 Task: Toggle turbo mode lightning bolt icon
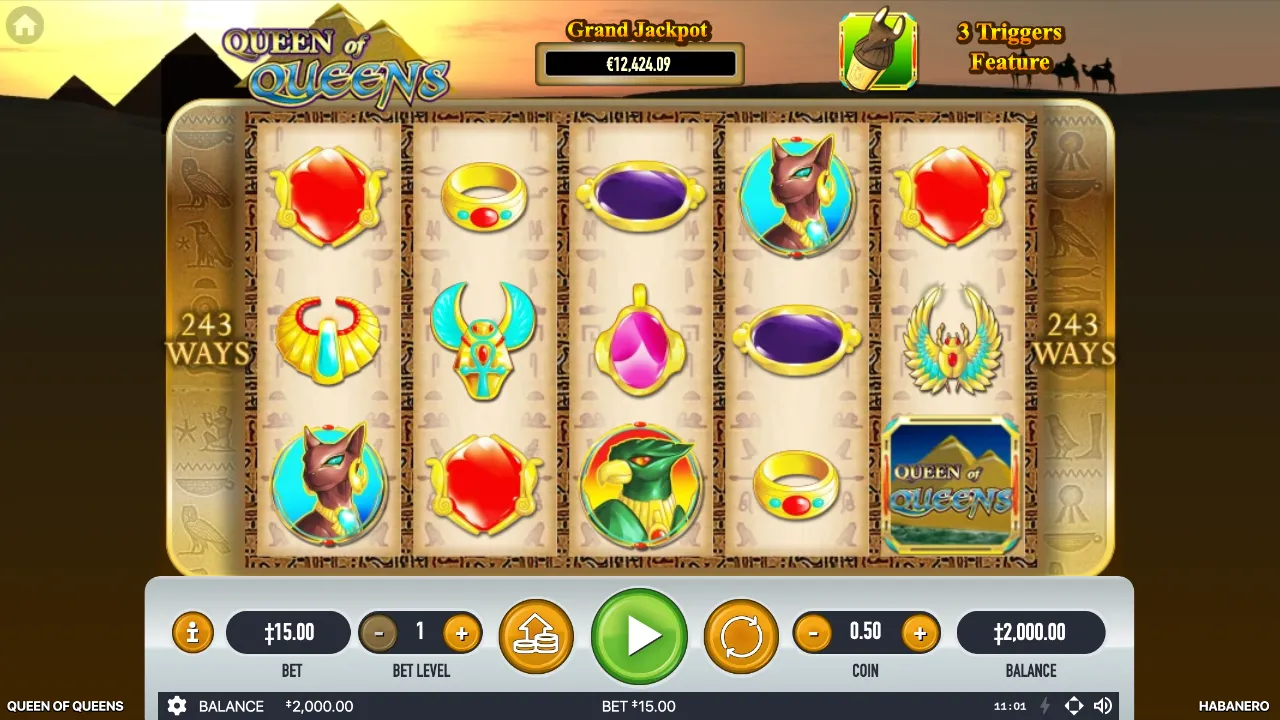point(1045,706)
